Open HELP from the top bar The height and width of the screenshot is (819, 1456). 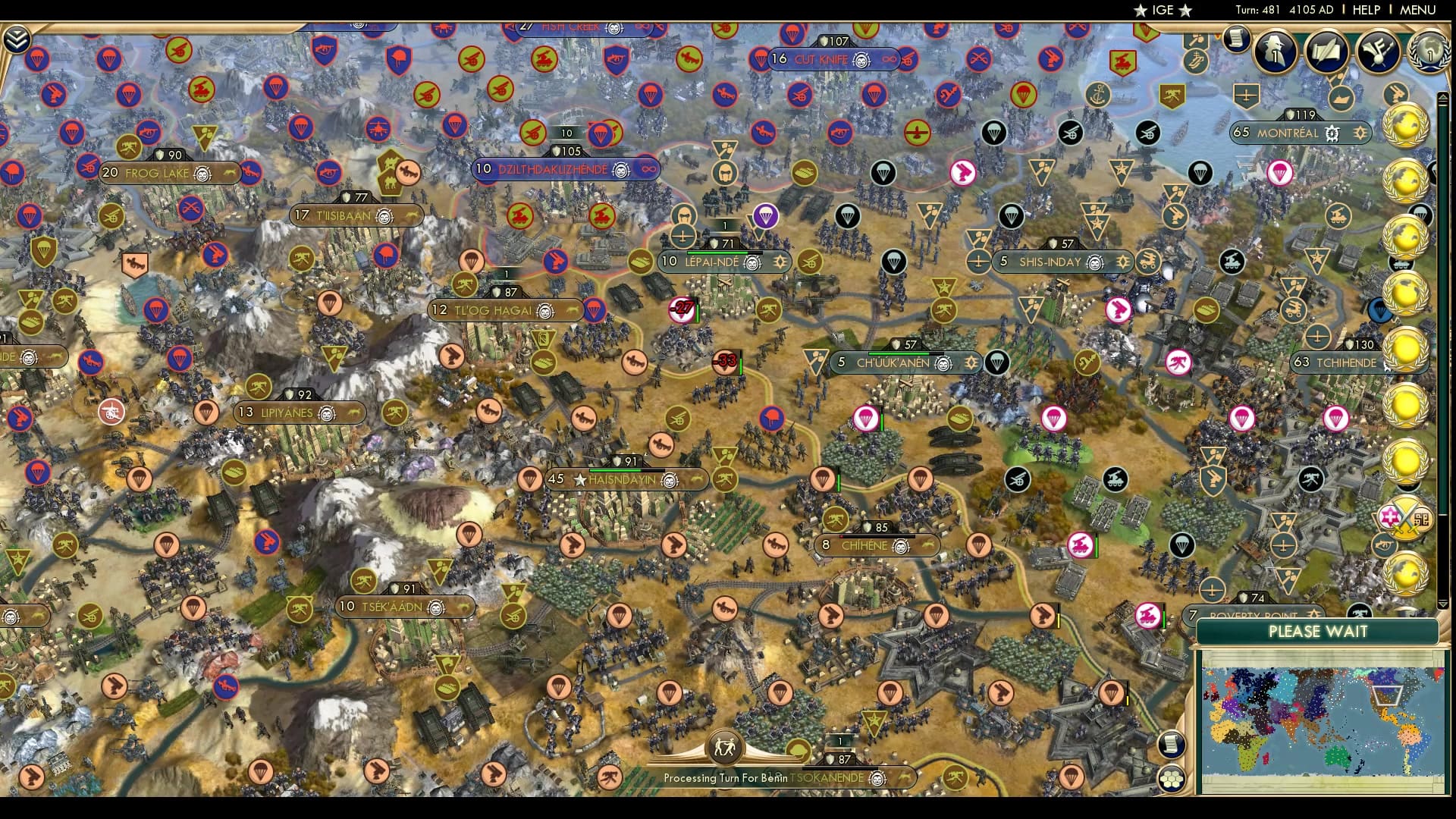(x=1365, y=10)
